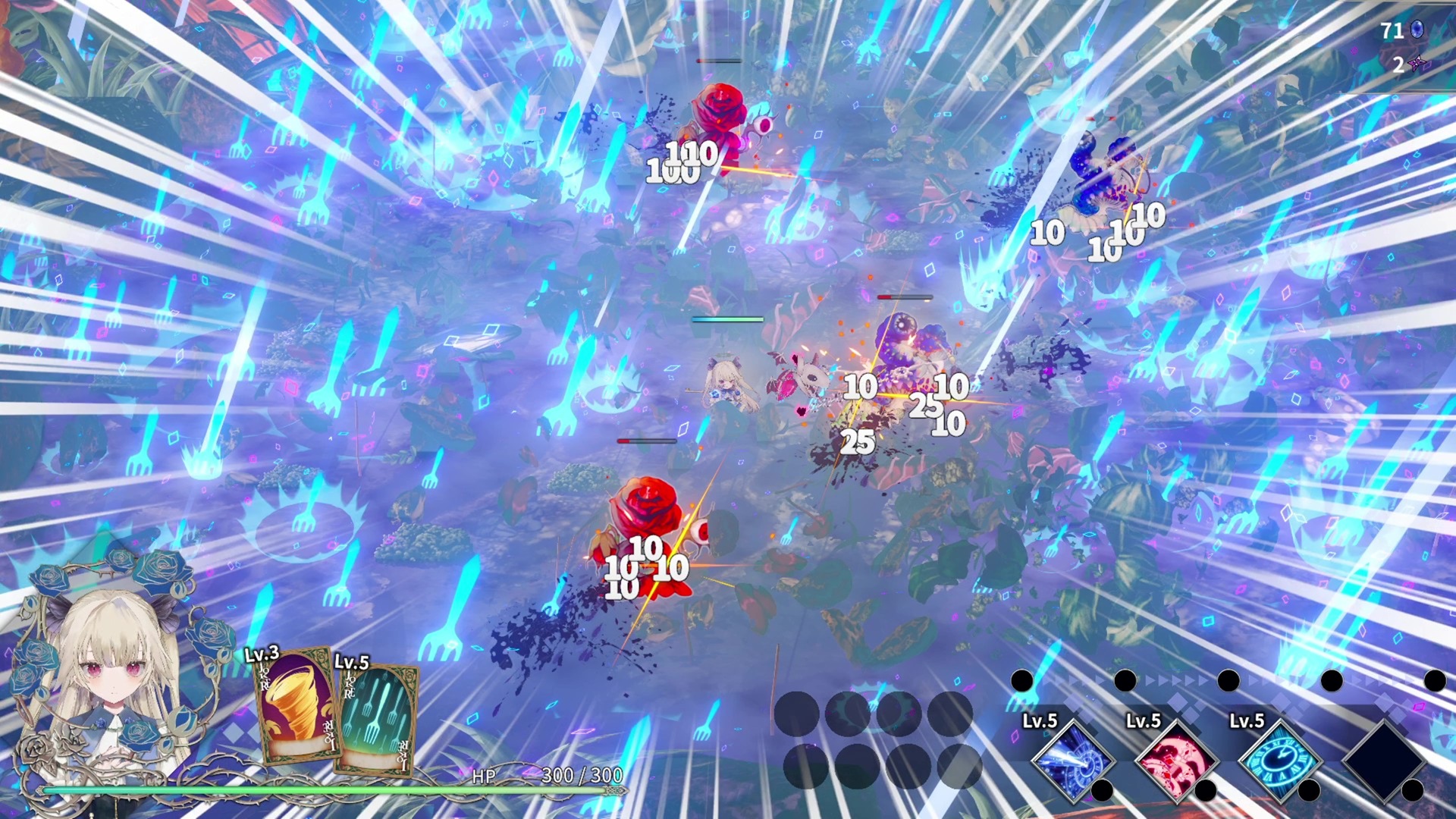Select the shuriken count showing 2

coord(1398,67)
